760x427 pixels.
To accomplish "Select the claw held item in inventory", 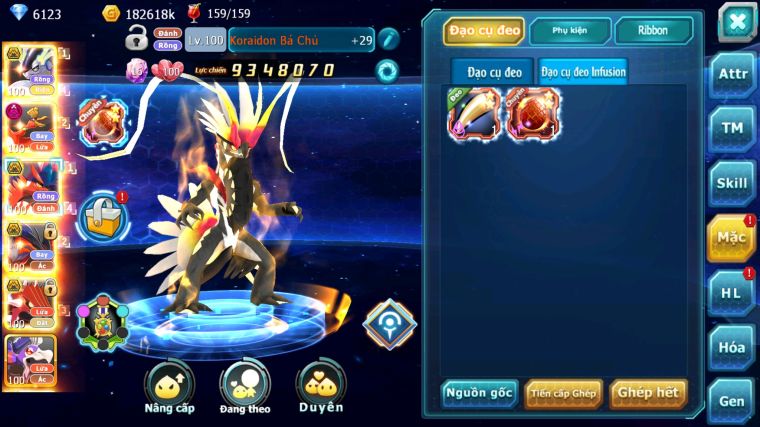I will pyautogui.click(x=474, y=113).
